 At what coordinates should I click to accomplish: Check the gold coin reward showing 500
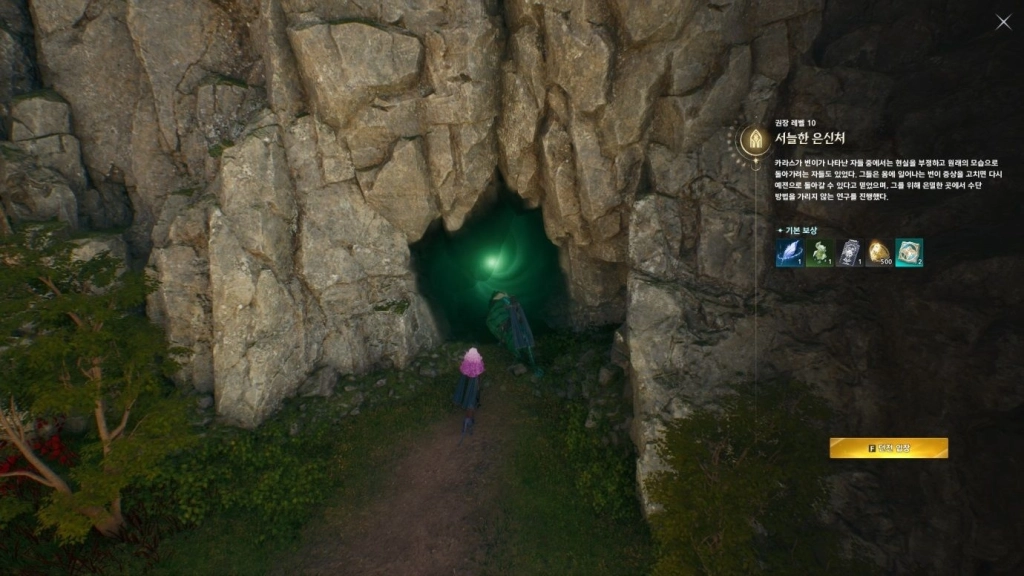pos(879,253)
